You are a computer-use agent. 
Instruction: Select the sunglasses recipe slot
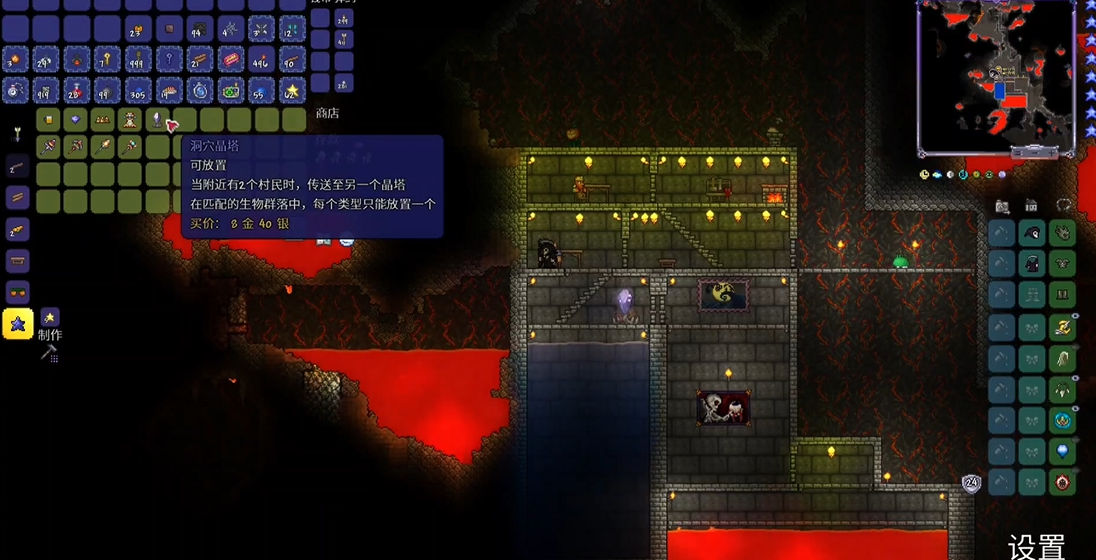tap(18, 292)
